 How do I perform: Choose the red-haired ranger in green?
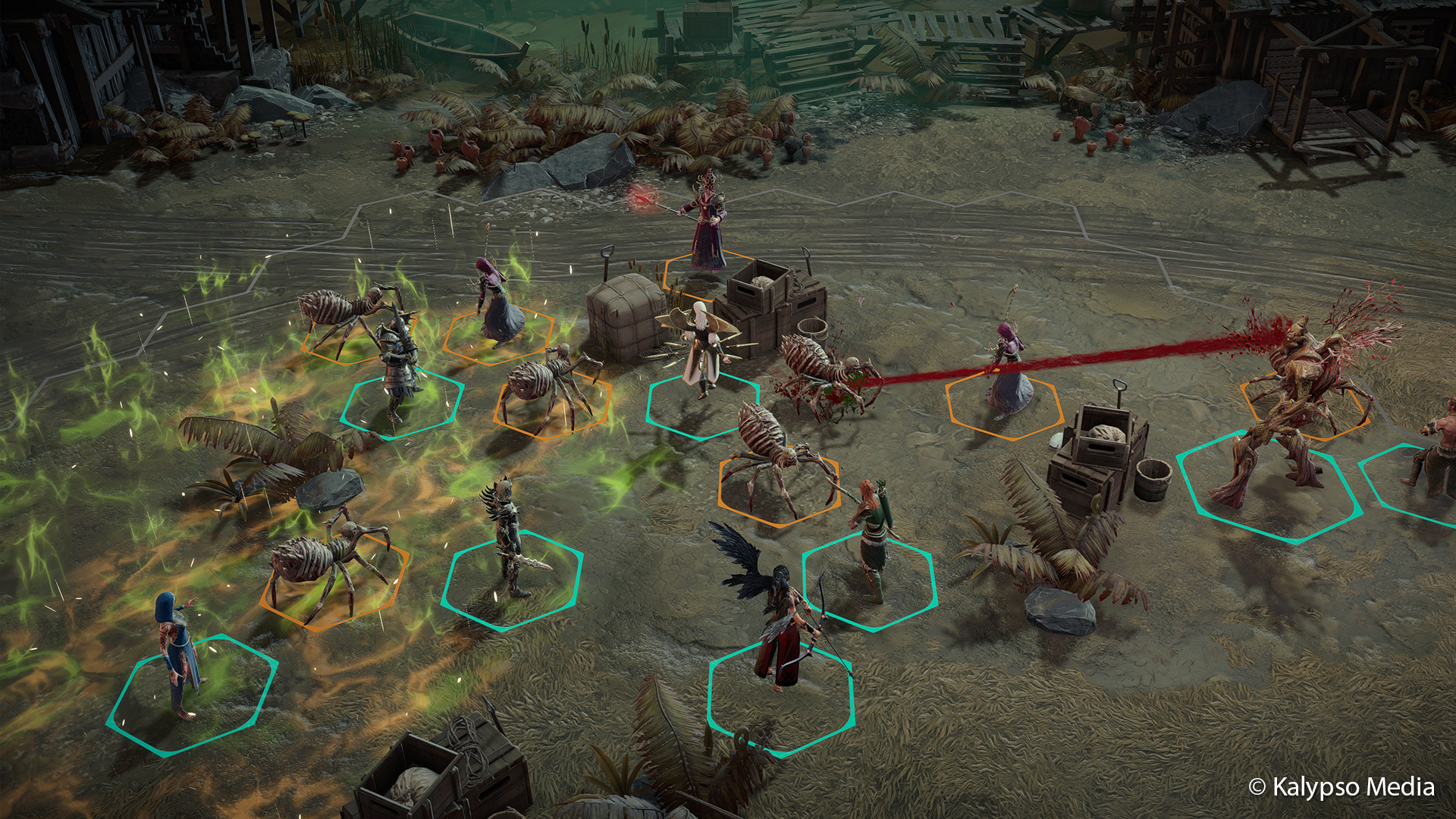click(871, 538)
